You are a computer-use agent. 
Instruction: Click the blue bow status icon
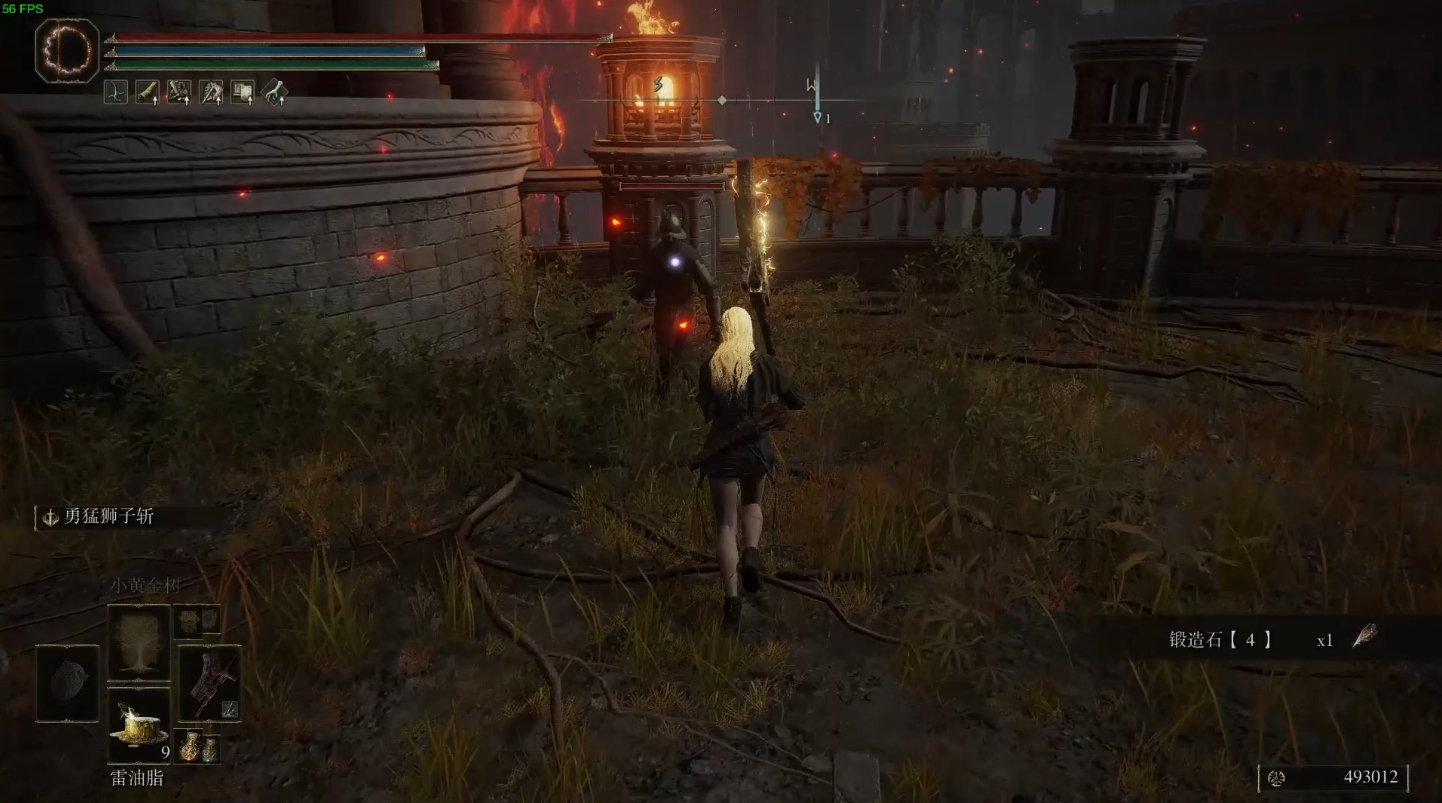(115, 92)
